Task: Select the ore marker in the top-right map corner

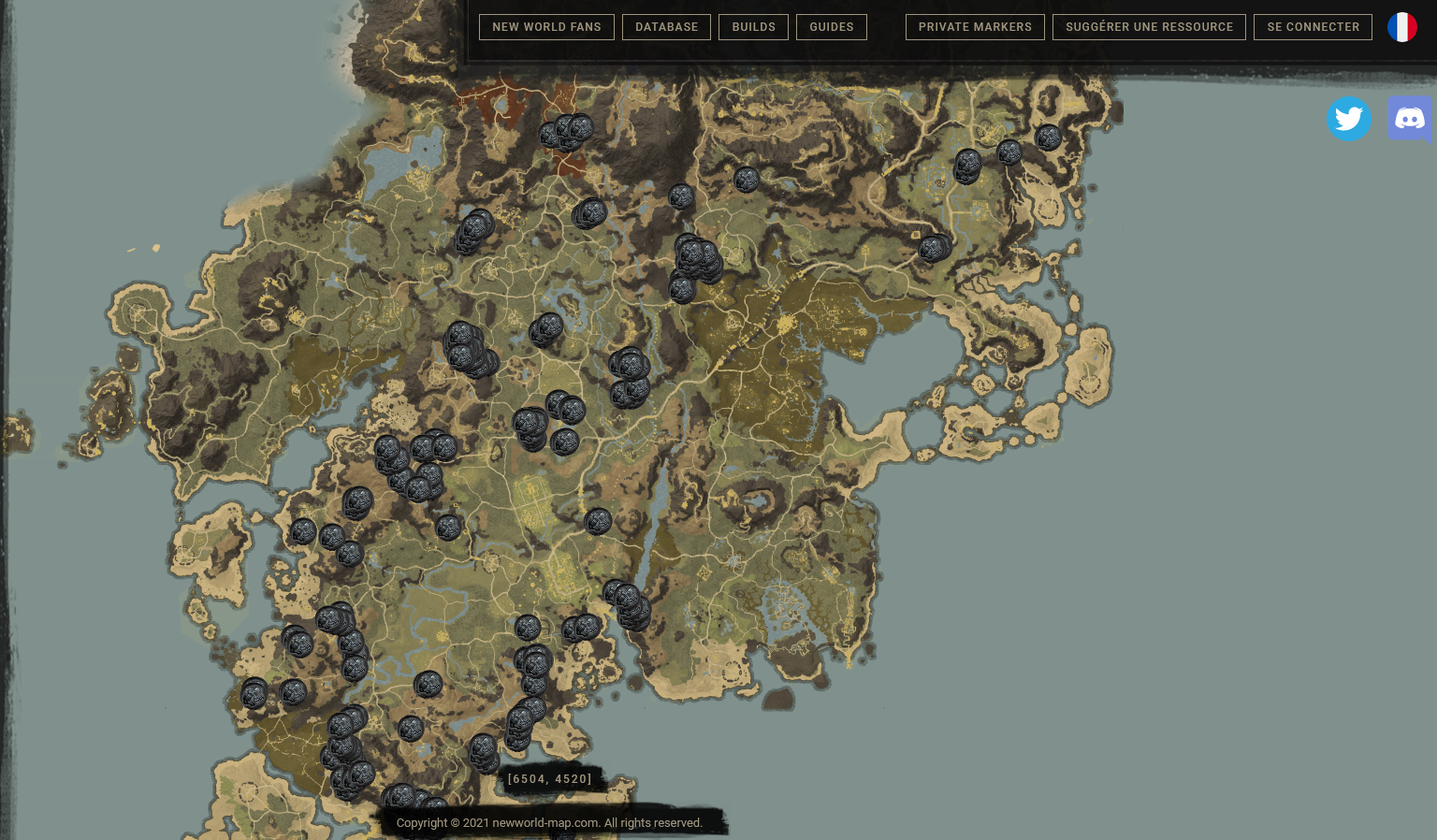Action: click(1048, 138)
